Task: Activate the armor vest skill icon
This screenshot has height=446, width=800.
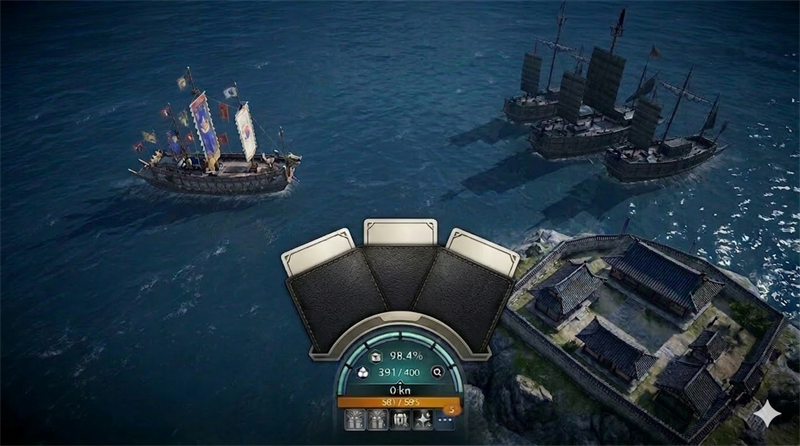Action: (399, 420)
